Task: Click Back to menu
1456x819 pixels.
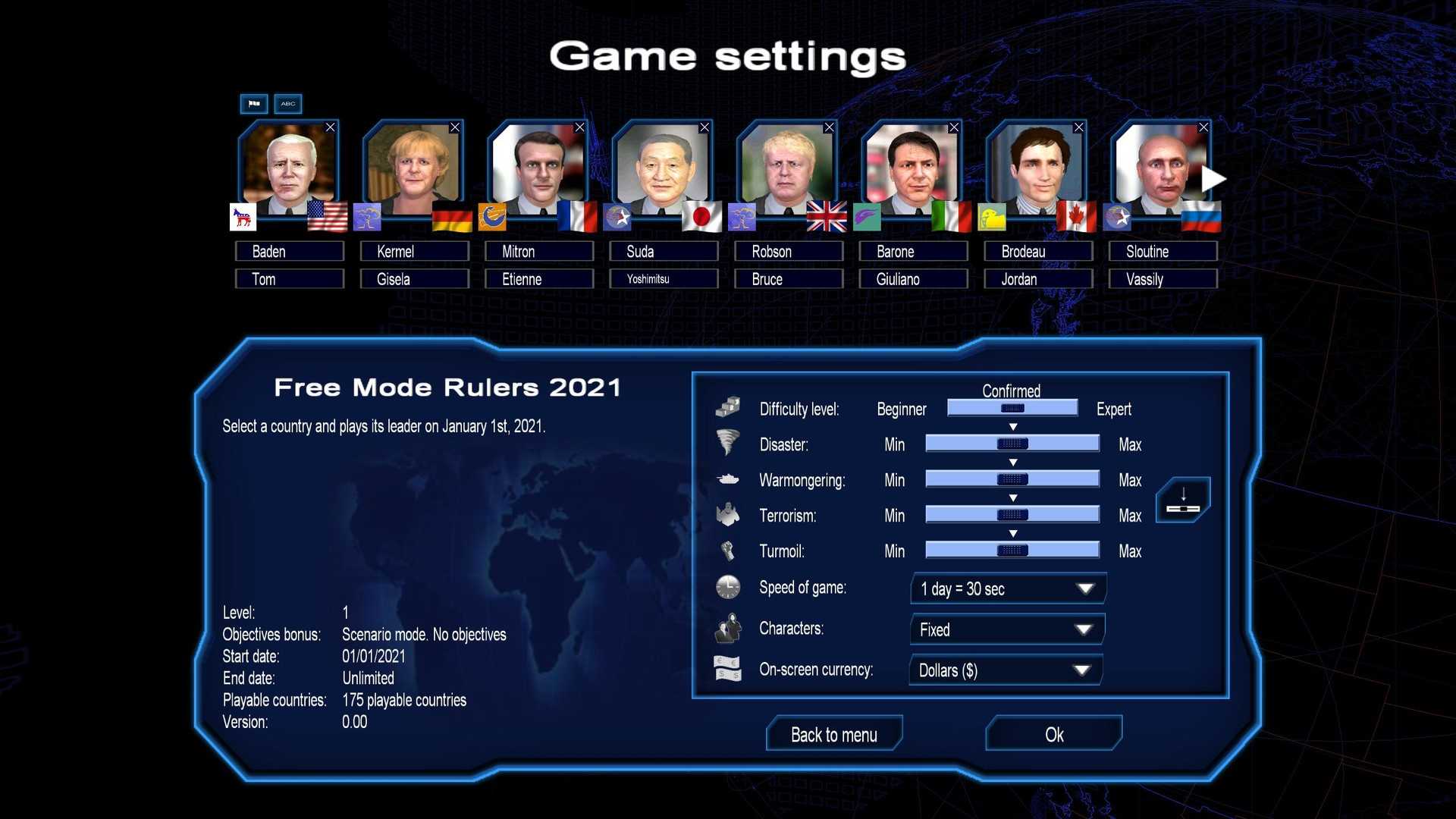Action: click(x=833, y=734)
